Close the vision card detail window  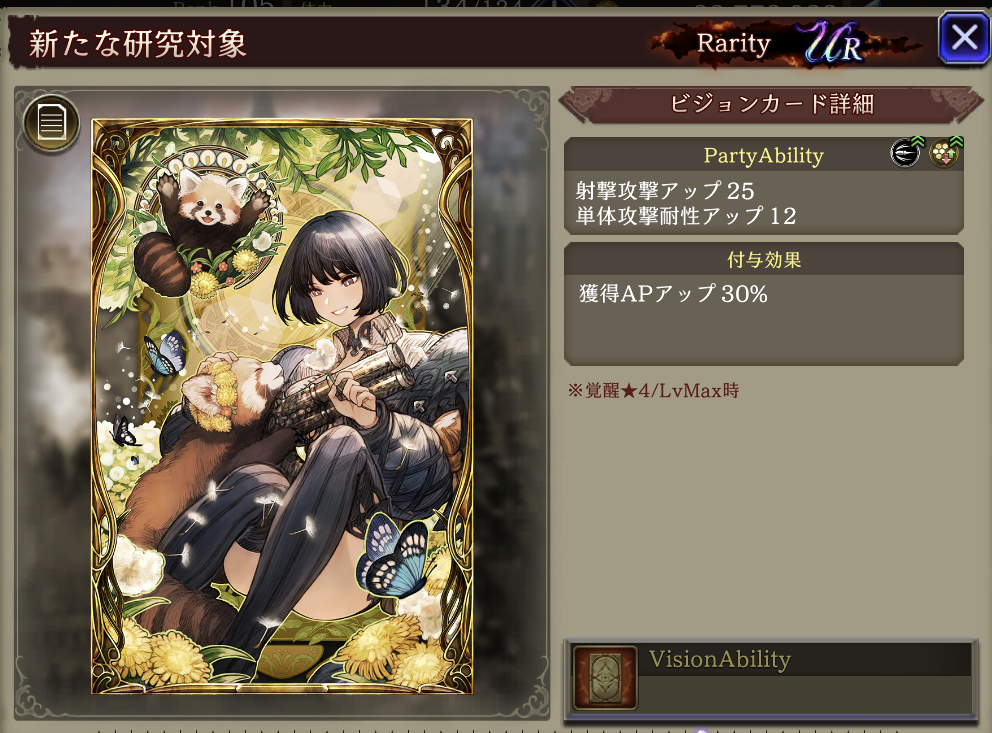[963, 39]
